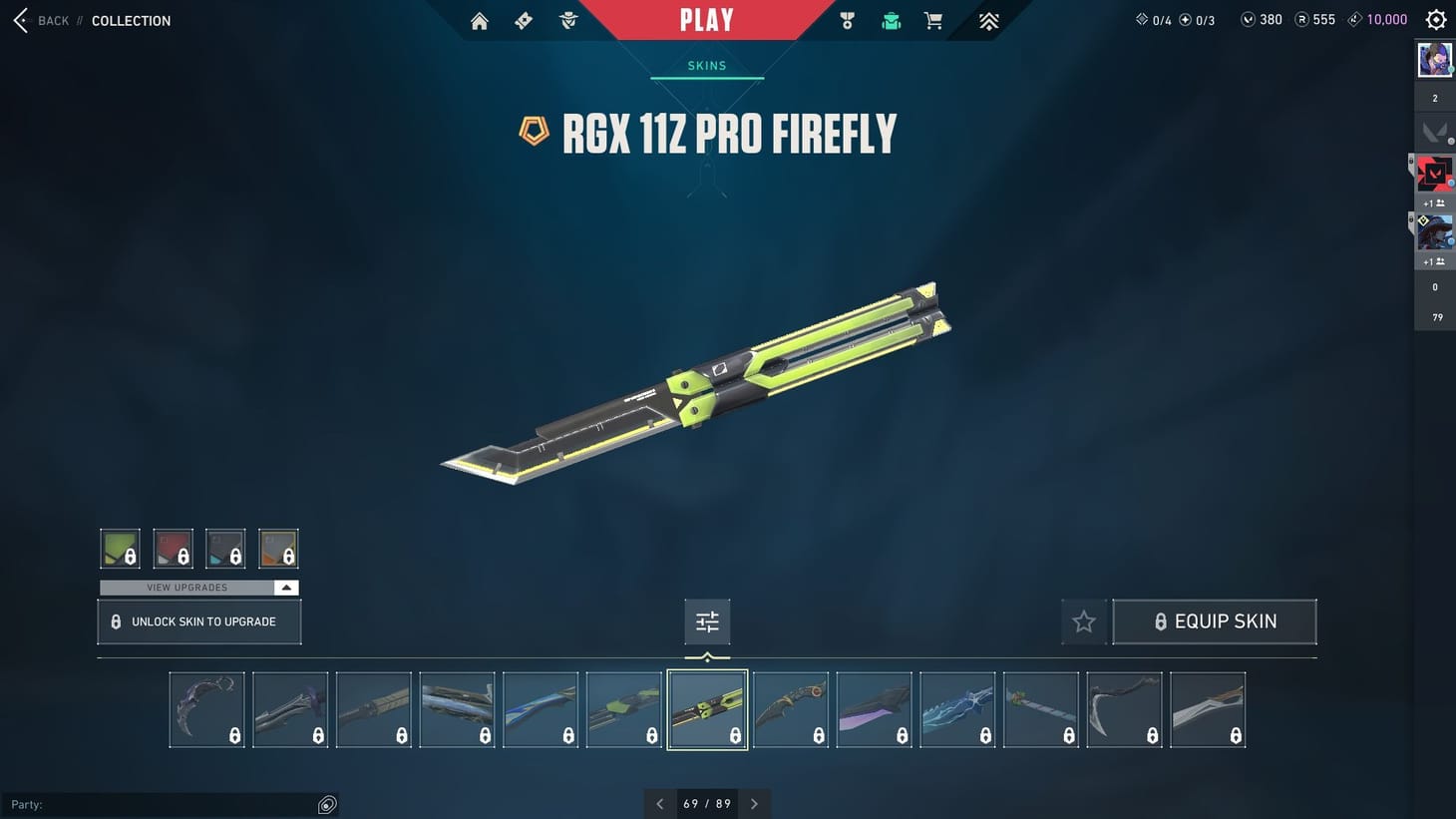Select the karambit thumbnail in the skin carousel

tap(206, 708)
